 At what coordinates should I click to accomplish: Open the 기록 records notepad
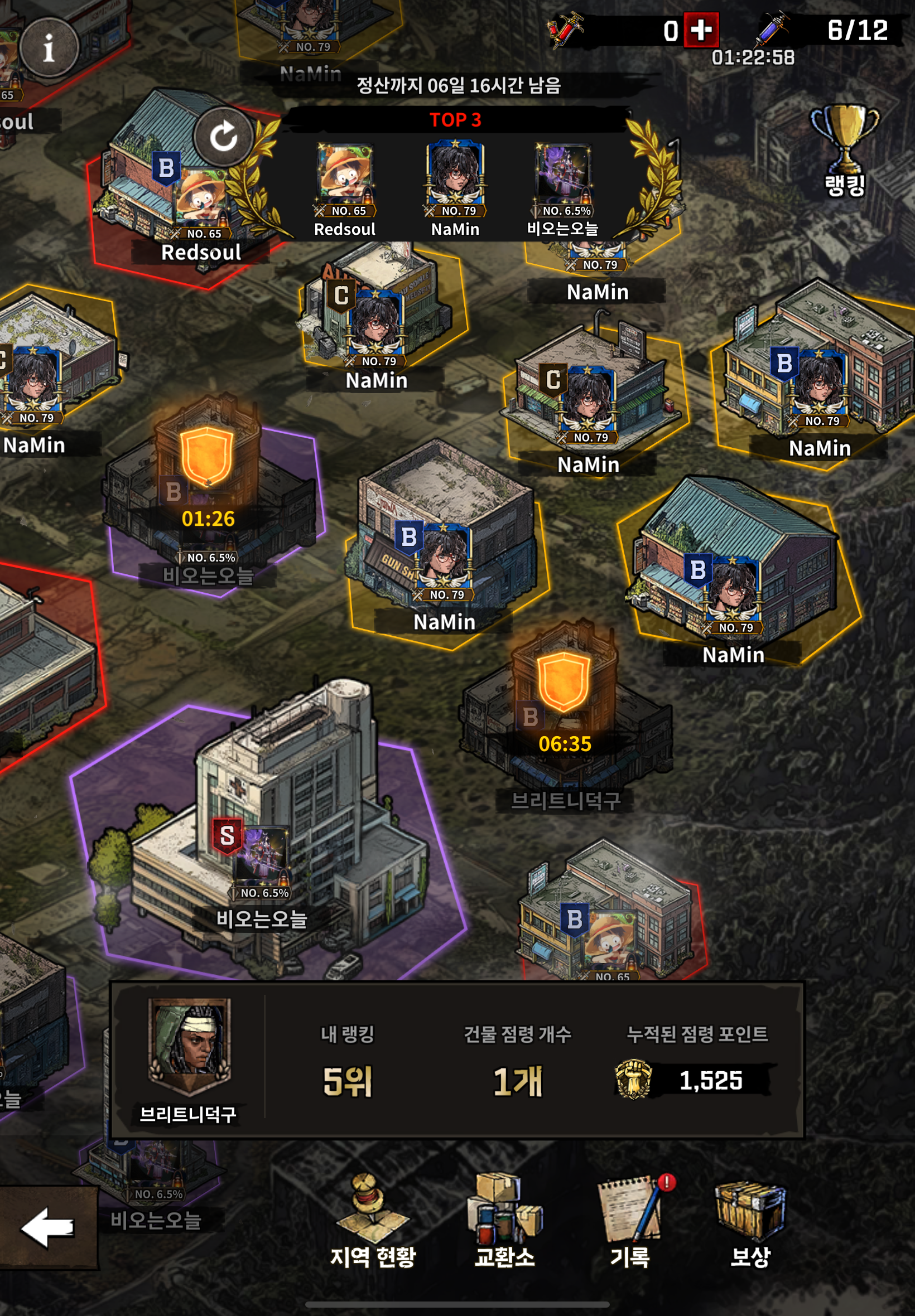coord(630,1220)
